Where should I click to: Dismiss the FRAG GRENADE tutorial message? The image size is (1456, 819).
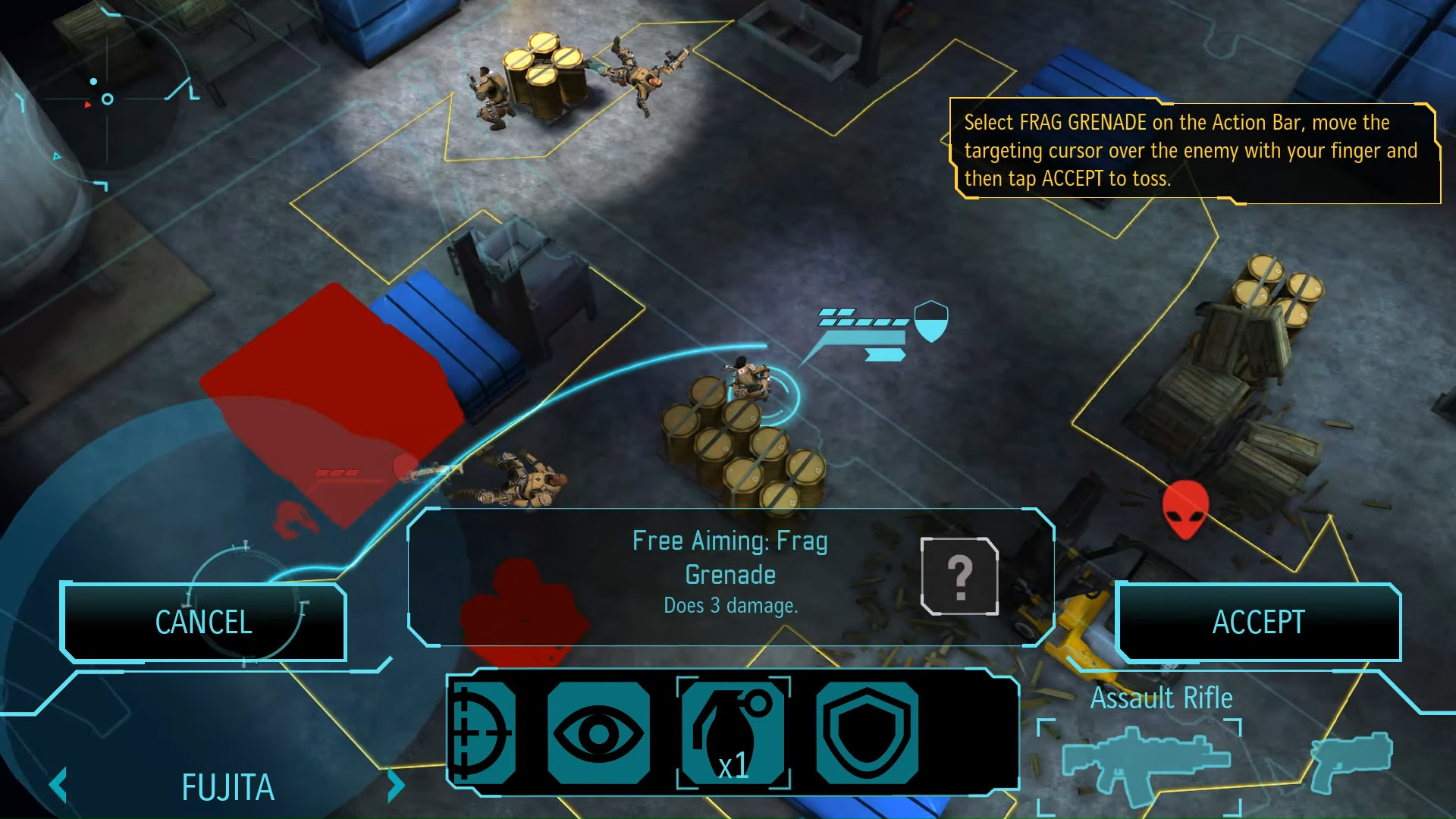[x=1194, y=150]
